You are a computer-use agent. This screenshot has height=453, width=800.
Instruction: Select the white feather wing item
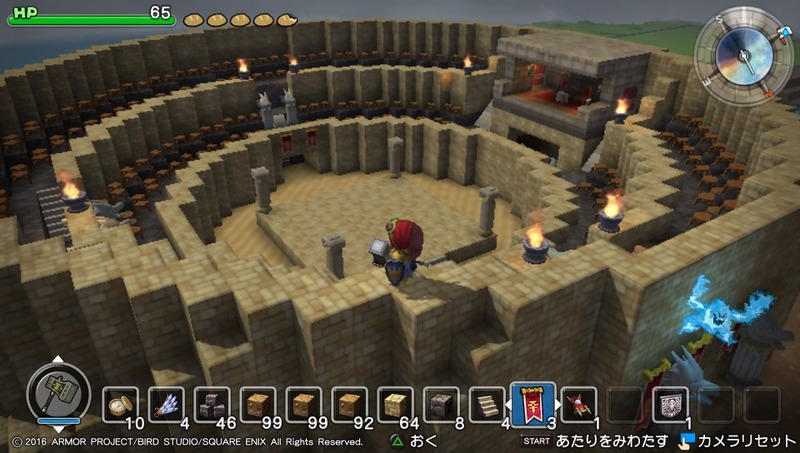coord(166,403)
